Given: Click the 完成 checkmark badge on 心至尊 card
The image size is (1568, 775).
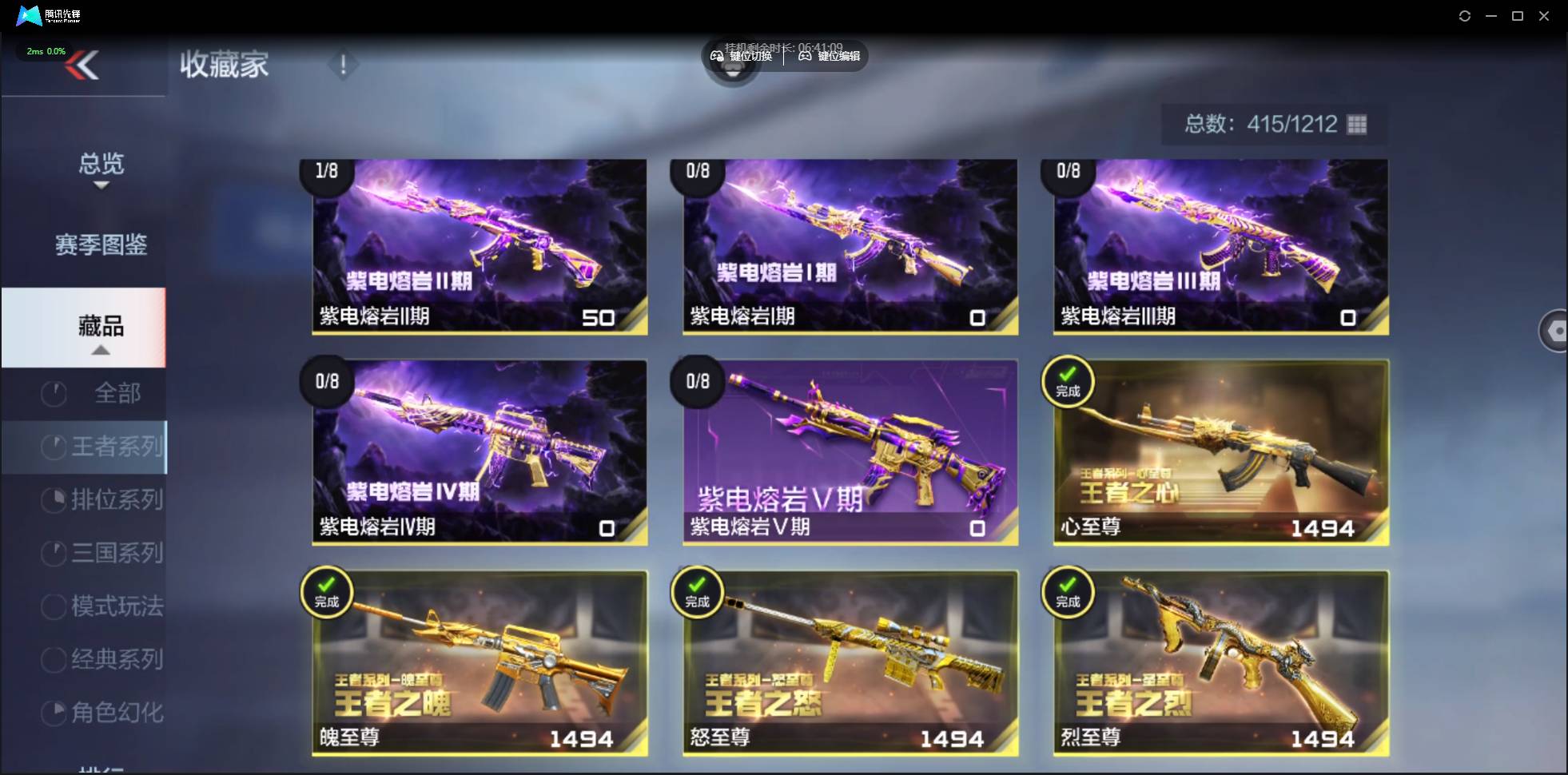Looking at the screenshot, I should coord(1069,383).
